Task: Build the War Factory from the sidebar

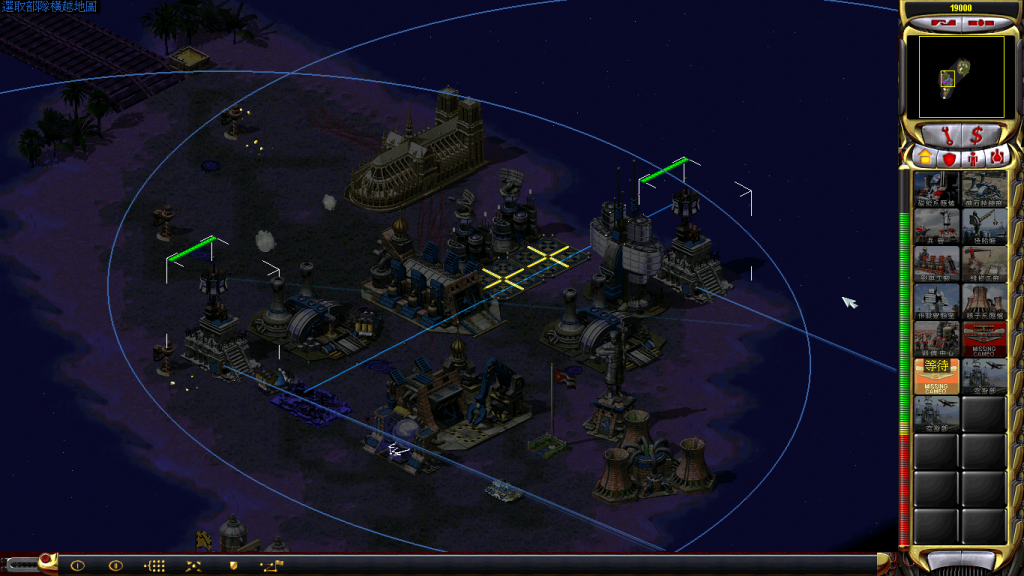Action: [937, 262]
